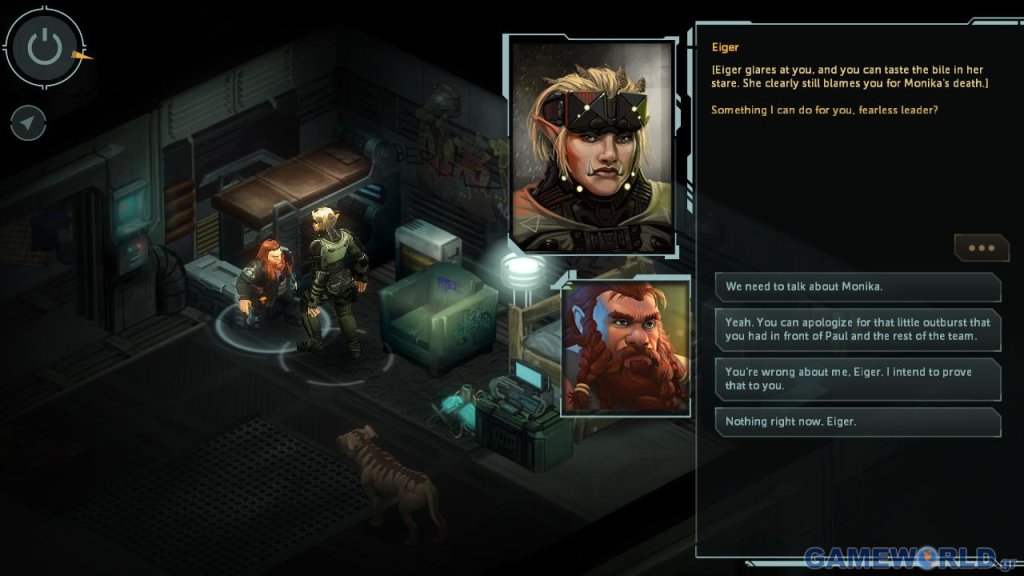
Task: Select the reply demanding an apology for the outburst
Action: pyautogui.click(x=857, y=329)
